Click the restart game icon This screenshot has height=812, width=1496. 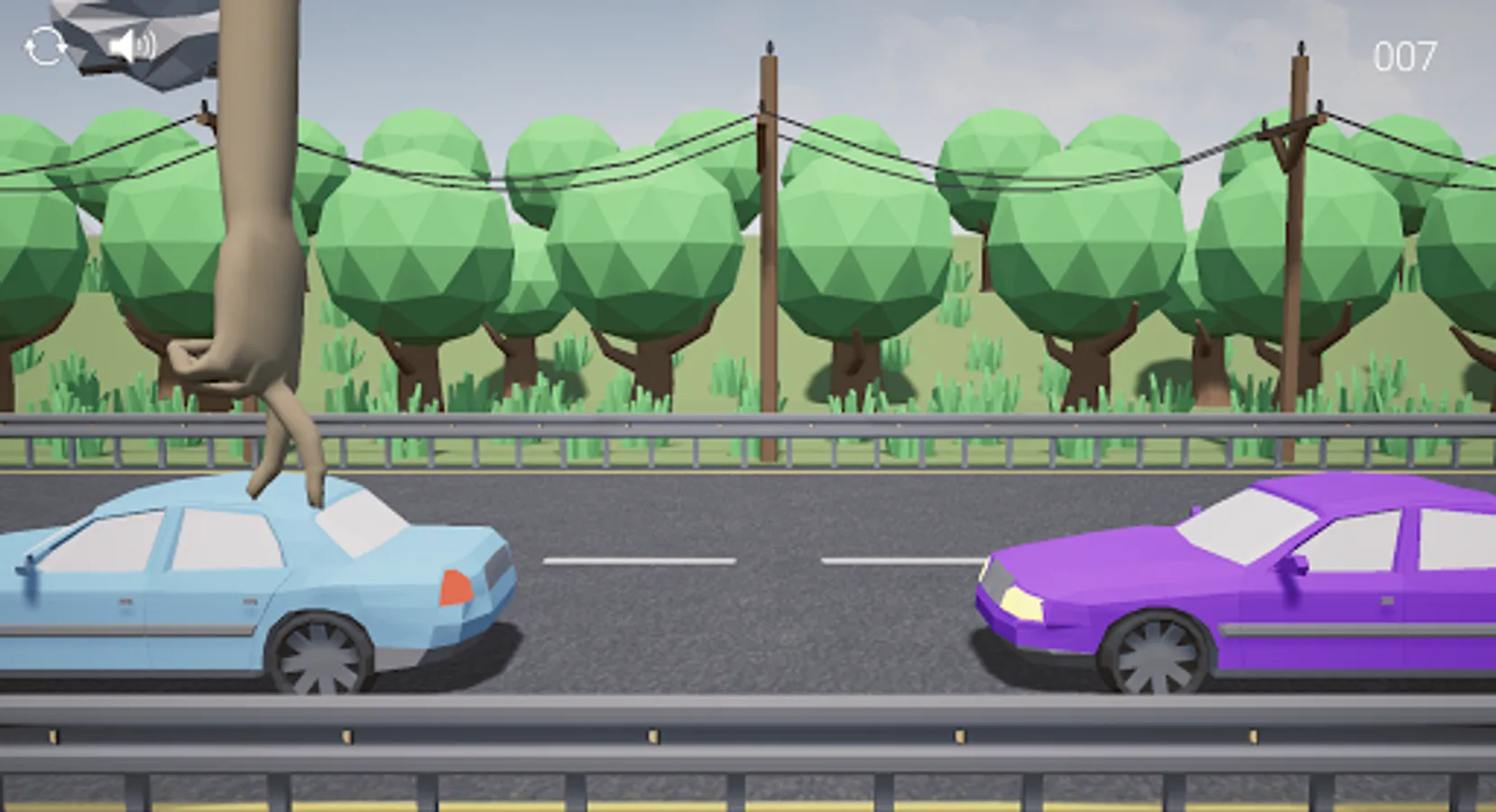pos(45,45)
